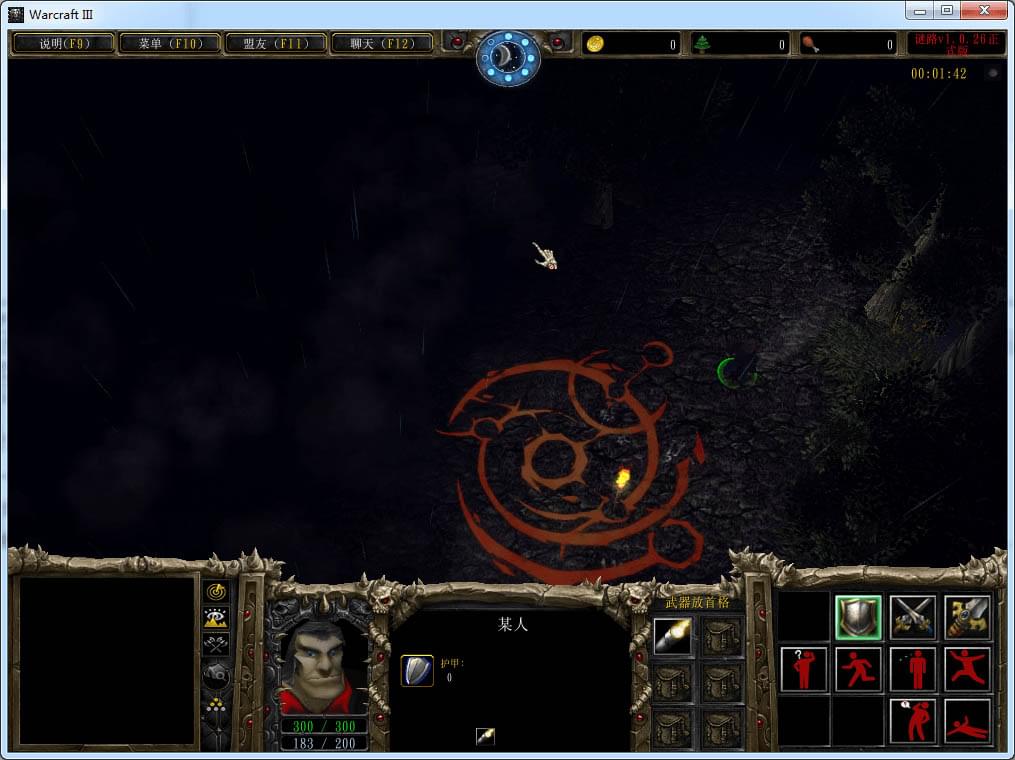Click the minimap signal ping button
Screen dimensions: 1015x760
pyautogui.click(x=216, y=592)
